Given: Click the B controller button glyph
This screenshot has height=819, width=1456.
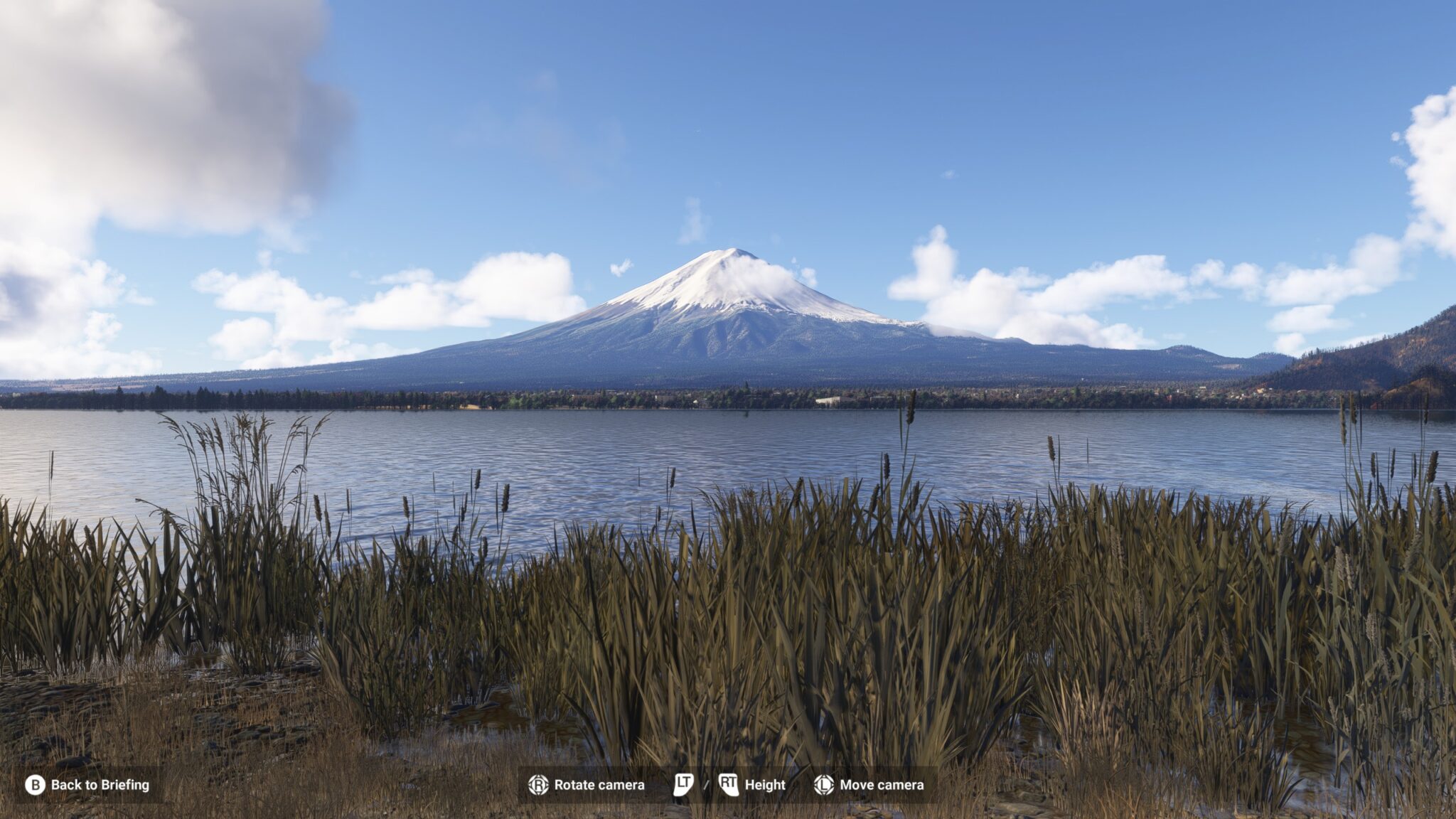Looking at the screenshot, I should pyautogui.click(x=34, y=786).
